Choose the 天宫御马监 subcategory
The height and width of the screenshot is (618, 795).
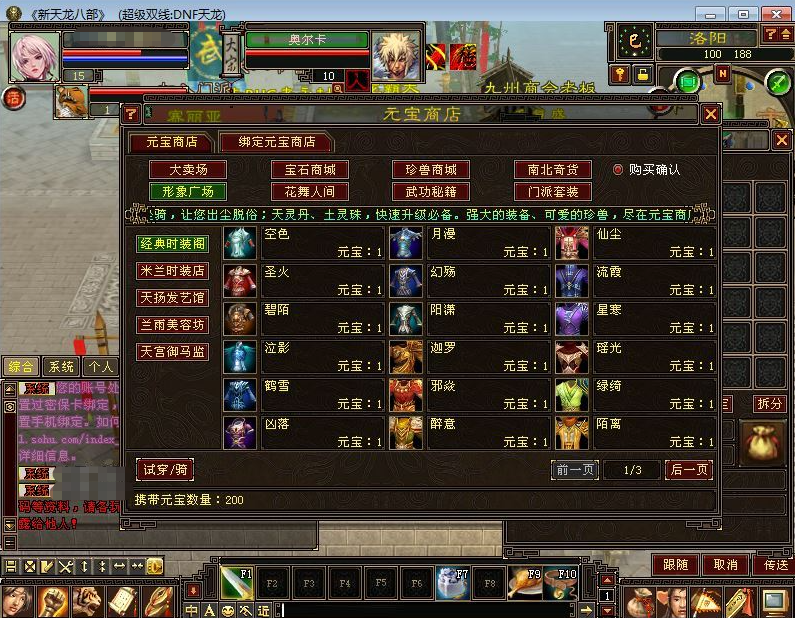(x=172, y=352)
